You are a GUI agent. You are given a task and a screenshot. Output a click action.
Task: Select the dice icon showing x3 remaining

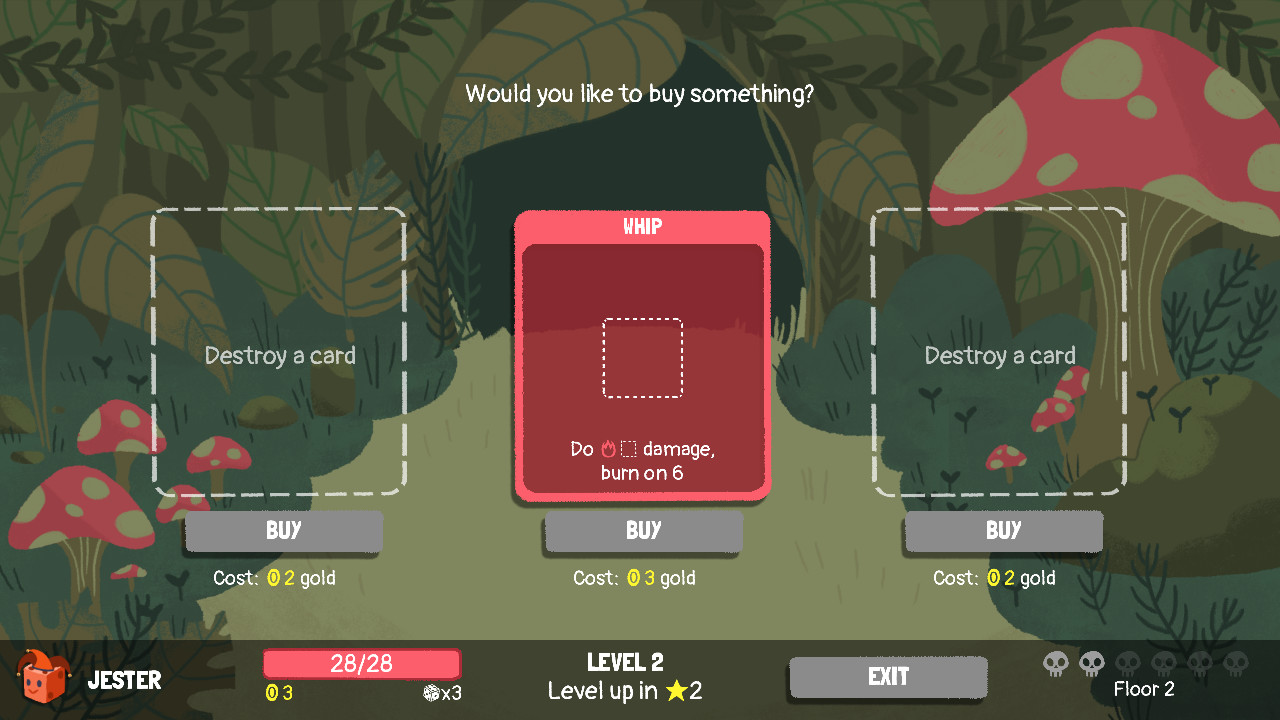pos(431,691)
